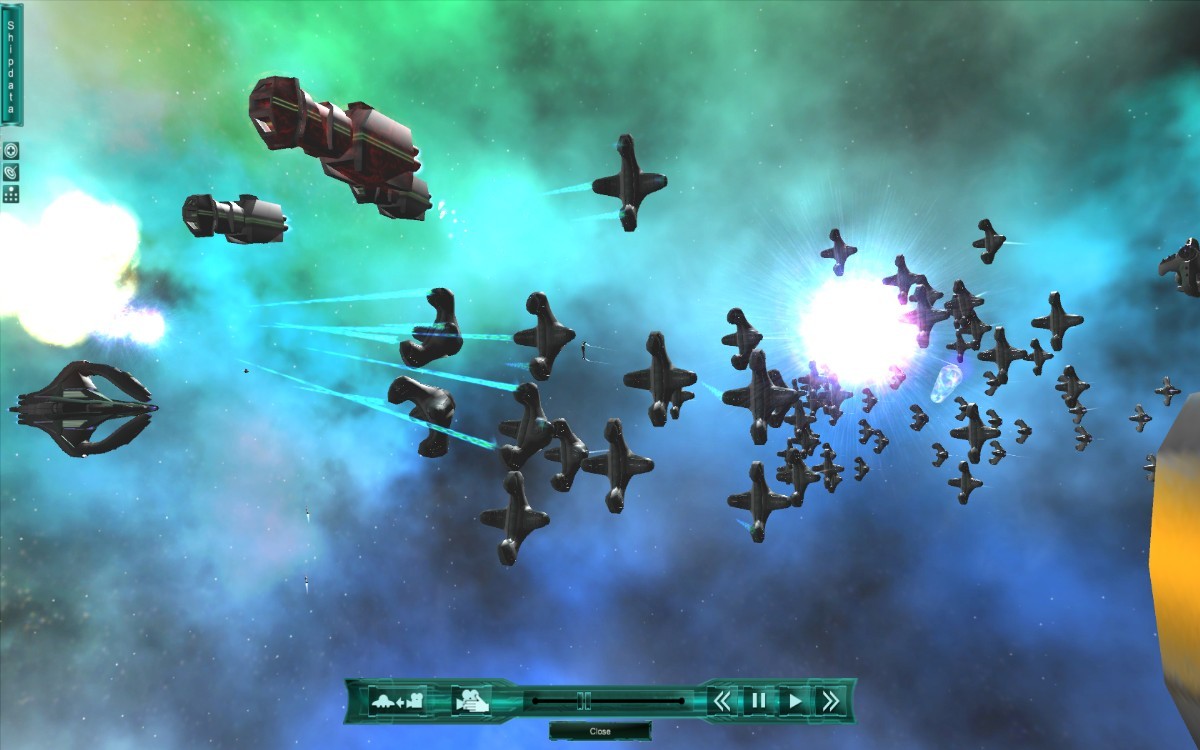
Task: Rewind the battle replay
Action: [x=722, y=701]
